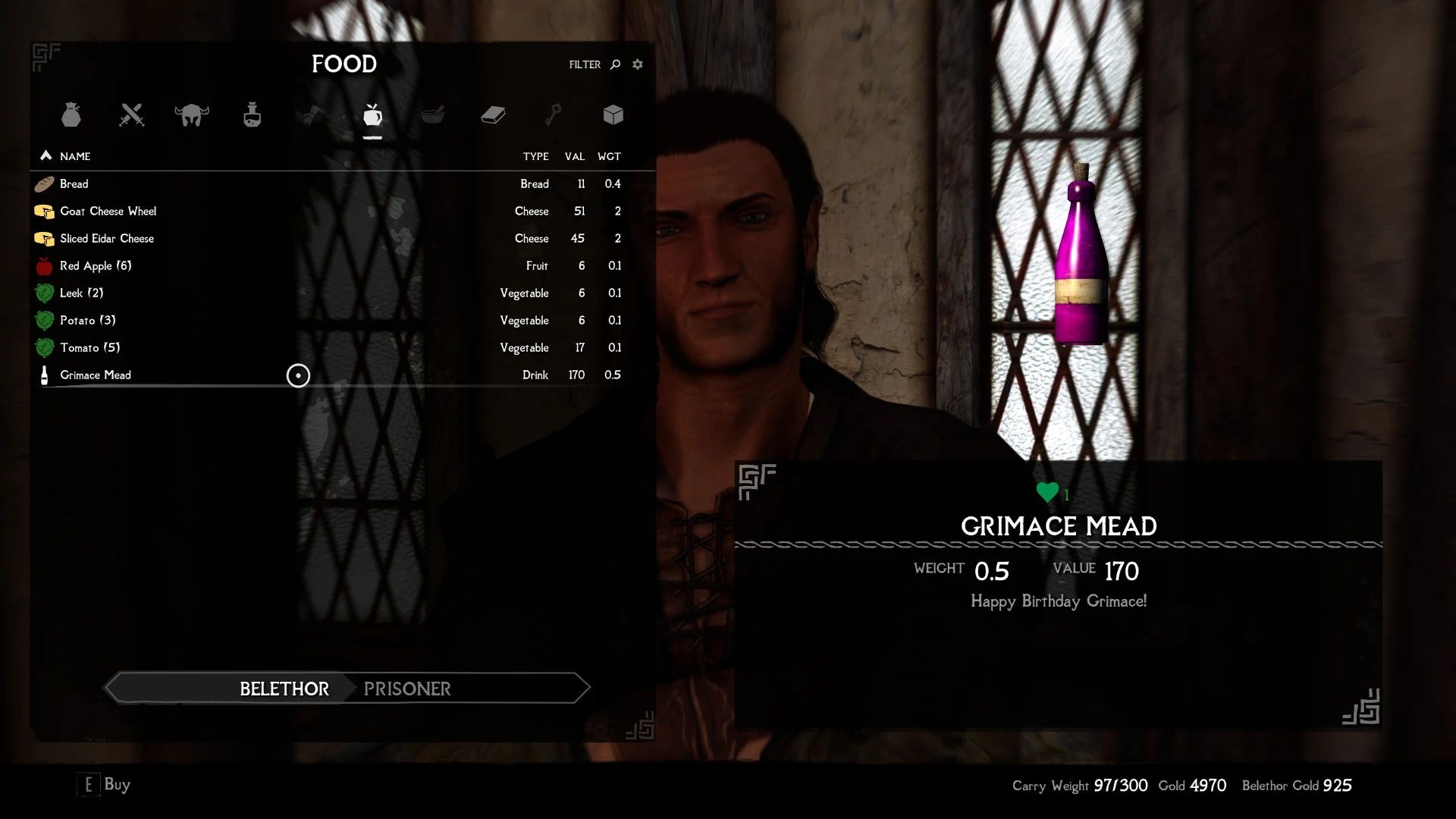
Task: Open the search magnifier next to Filter
Action: 613,64
